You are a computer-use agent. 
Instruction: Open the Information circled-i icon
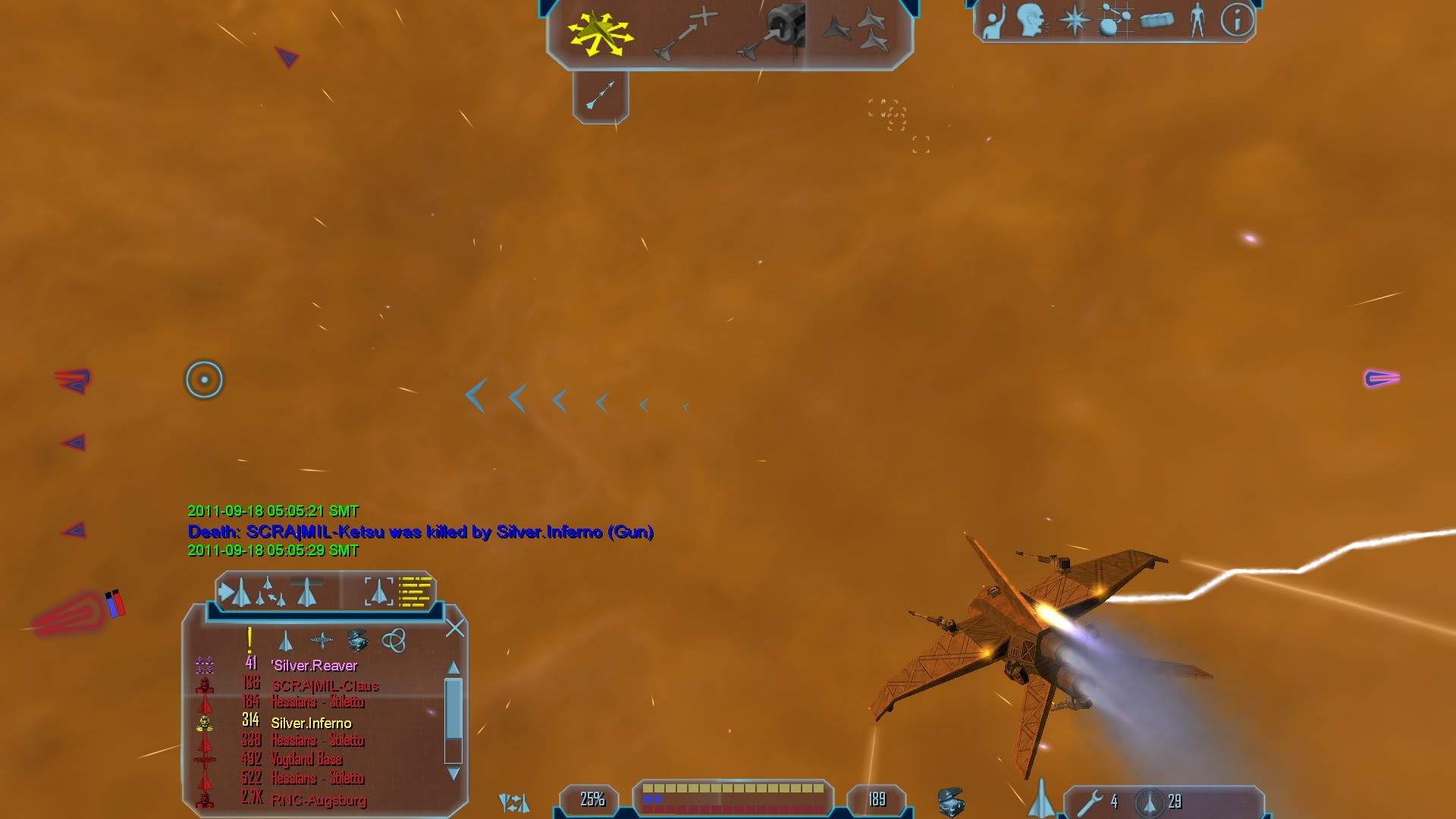(1237, 20)
